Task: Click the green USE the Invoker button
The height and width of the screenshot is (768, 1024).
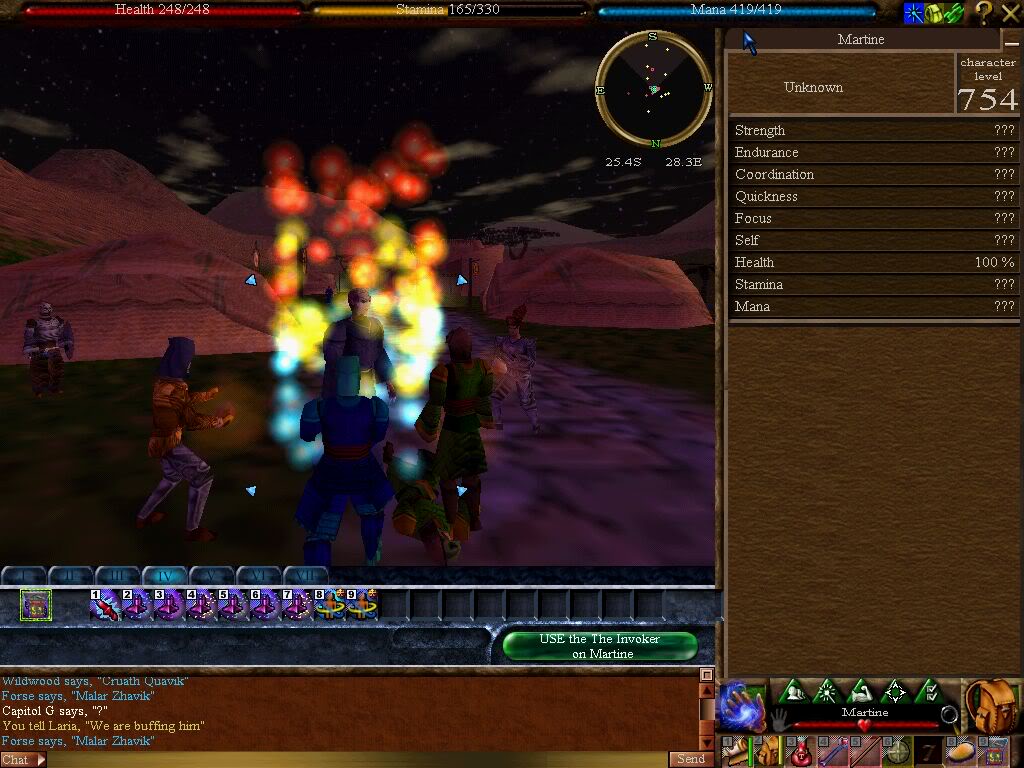Action: tap(600, 646)
